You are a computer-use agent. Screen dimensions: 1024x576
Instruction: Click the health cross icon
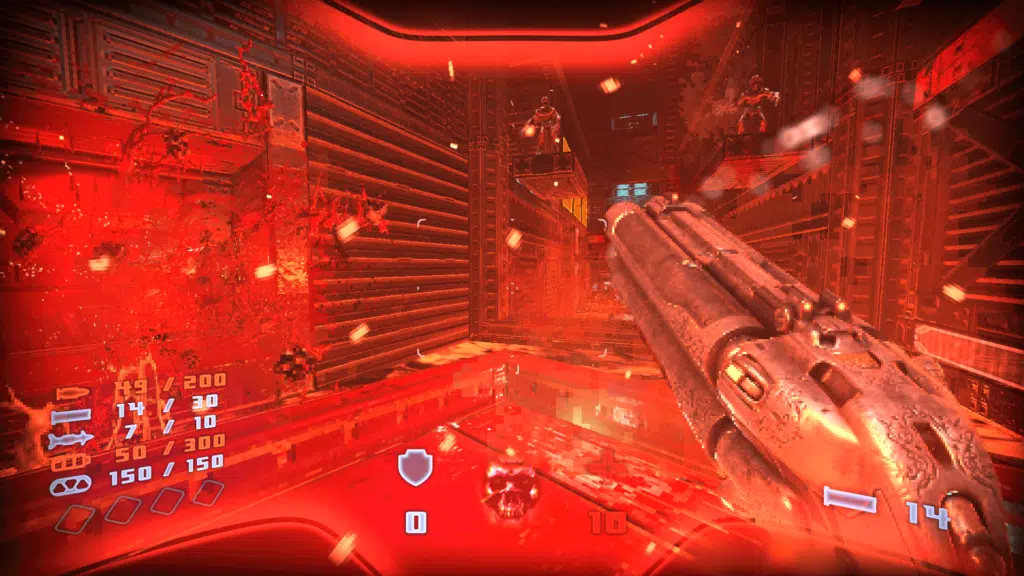(x=605, y=467)
